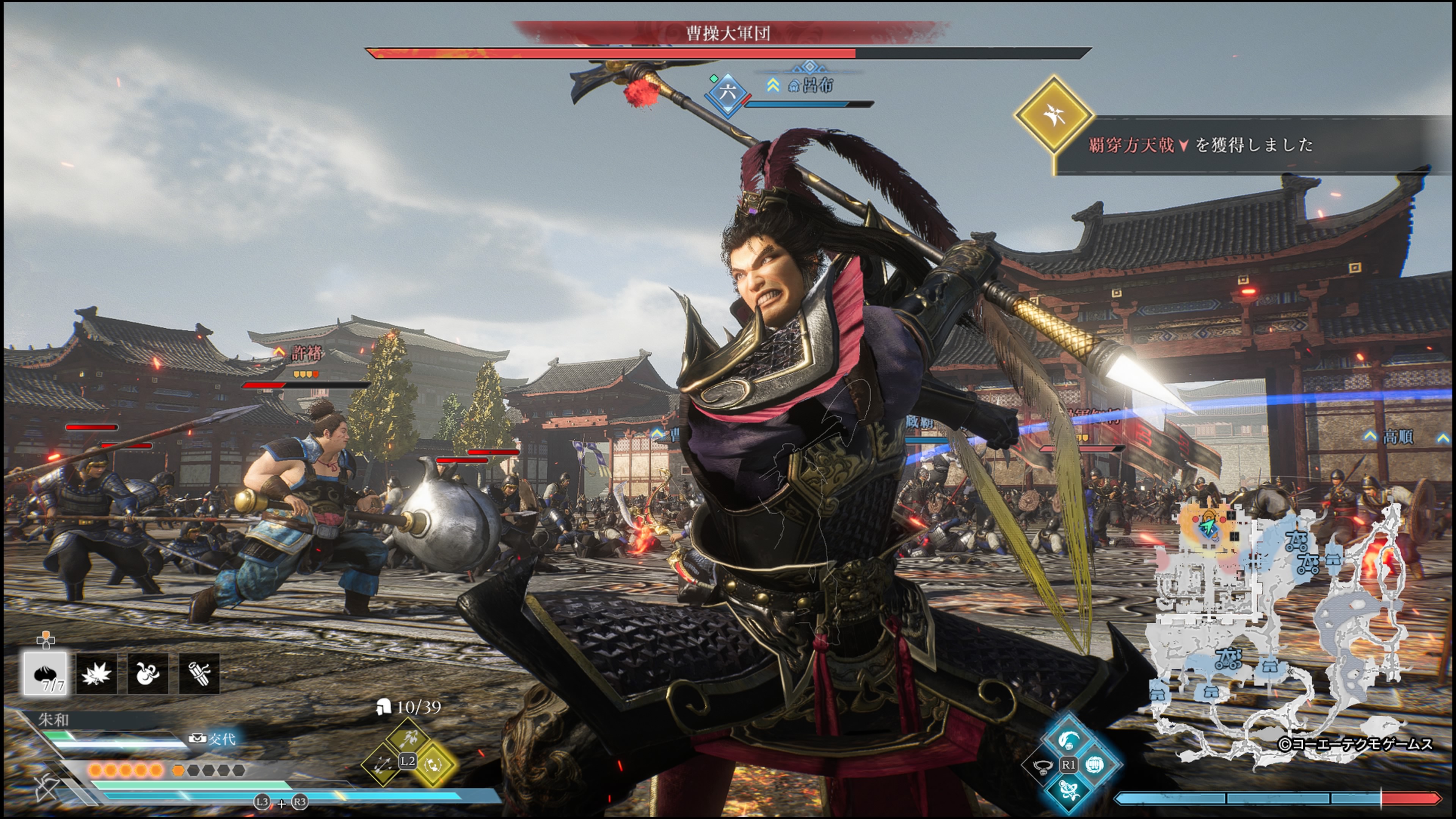Click the bow weapon icon
Image resolution: width=1456 pixels, height=819 pixels.
pyautogui.click(x=45, y=788)
